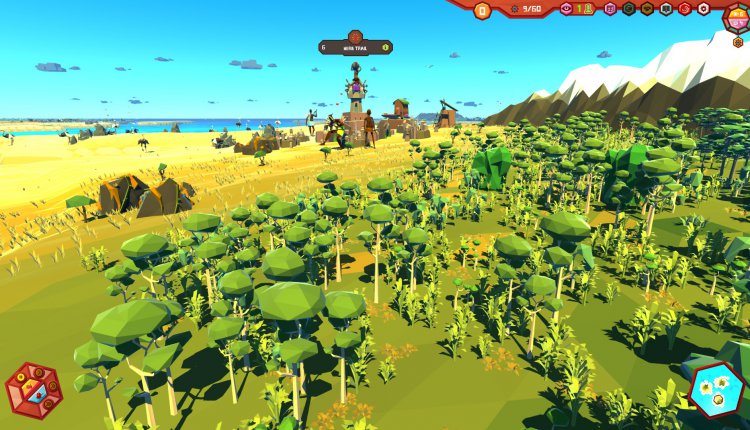Select the brown hexagon icon in top bar
Image resolution: width=750 pixels, height=430 pixels.
click(x=647, y=8)
